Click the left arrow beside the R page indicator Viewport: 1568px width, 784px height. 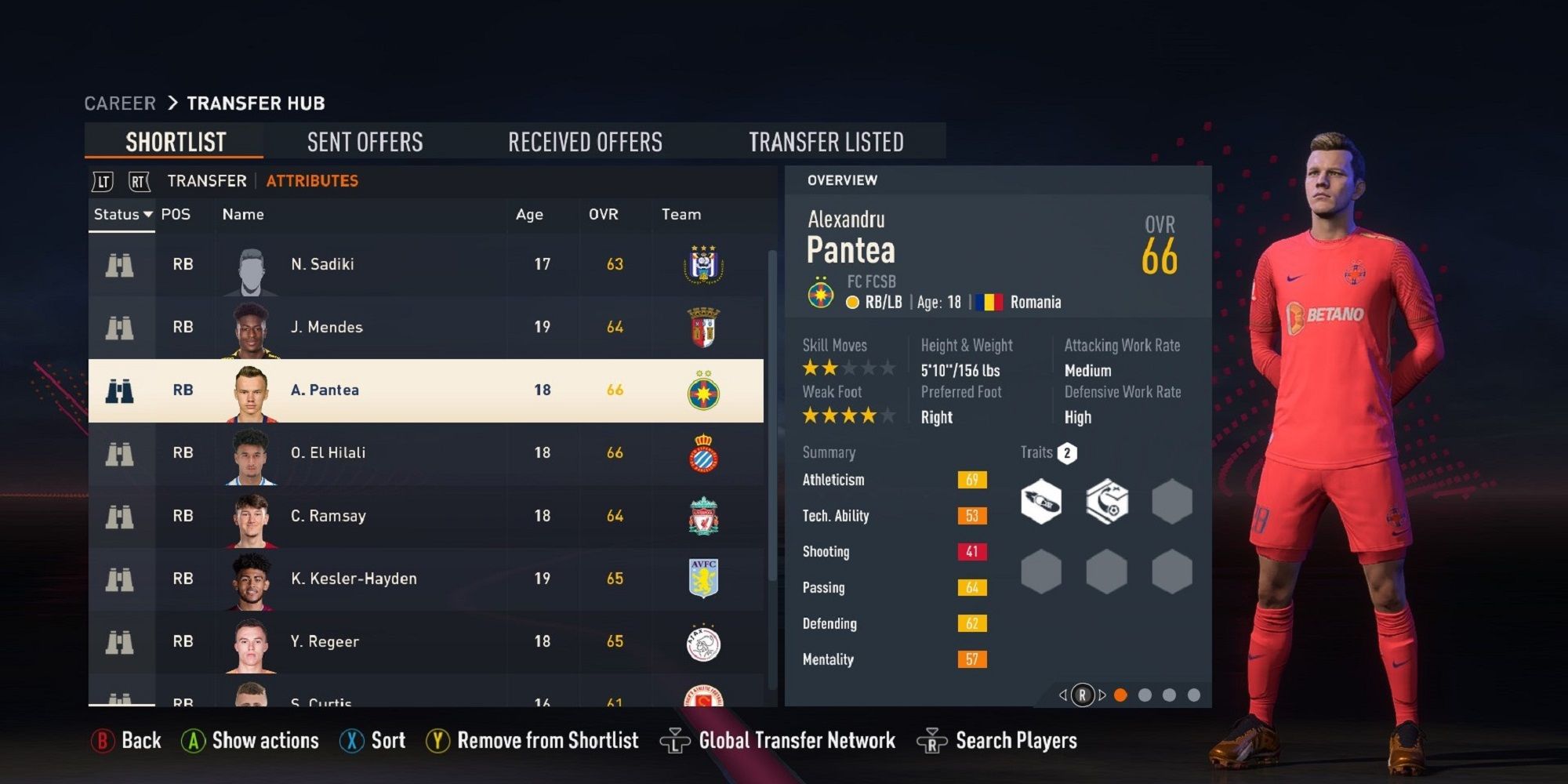pyautogui.click(x=1063, y=693)
